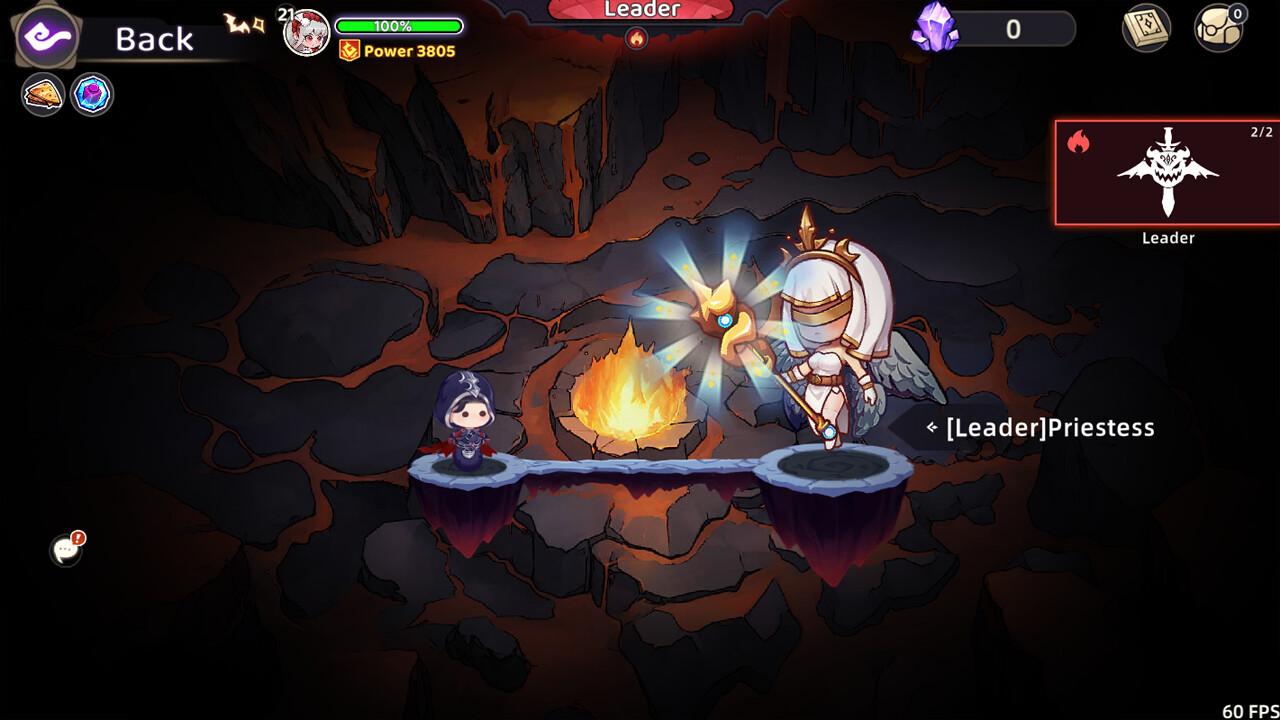Select the Leader label under the boss card
Image resolution: width=1280 pixels, height=720 pixels.
1168,237
